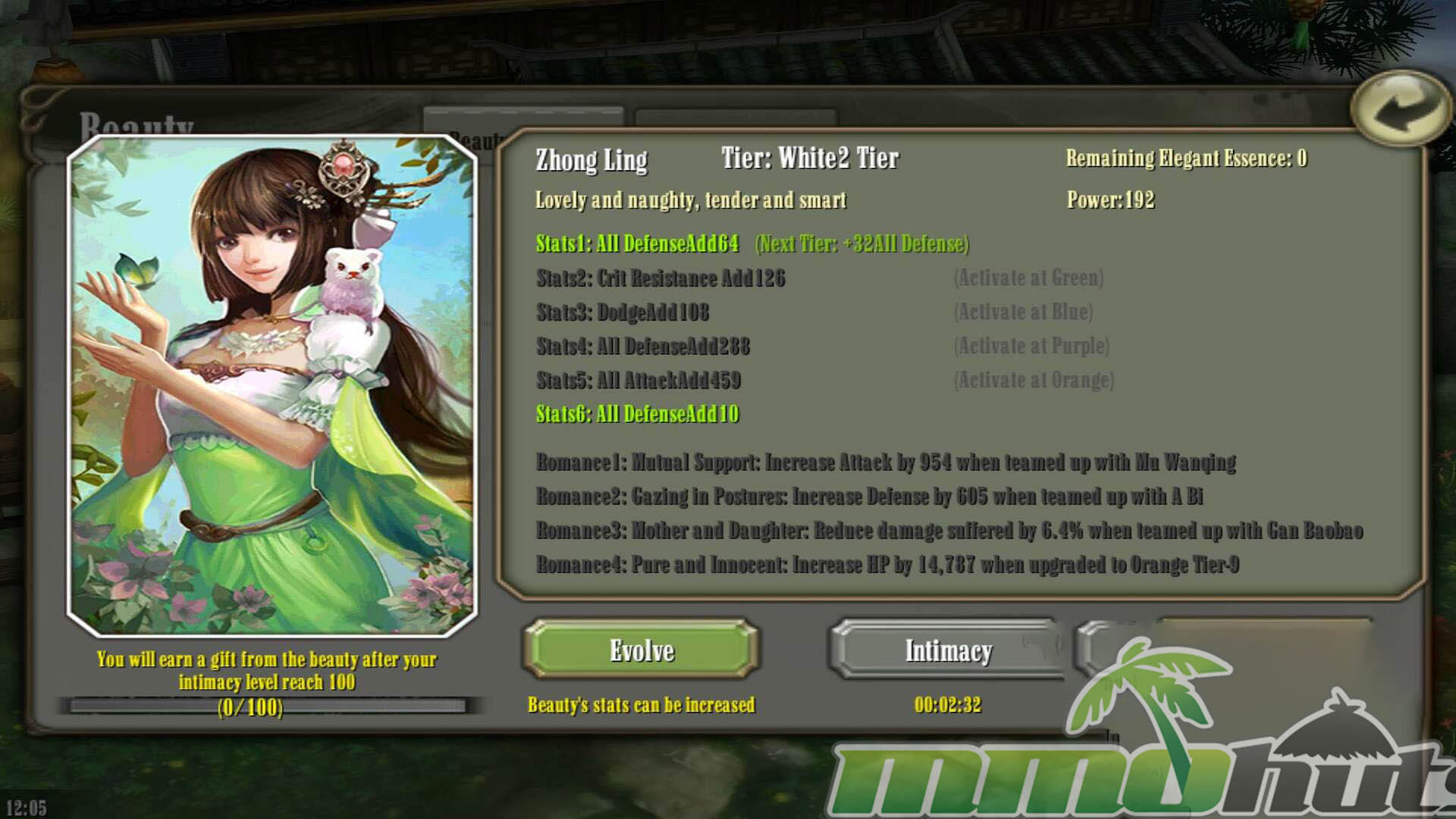Click the green Evolve button
This screenshot has height=819, width=1456.
pyautogui.click(x=641, y=650)
